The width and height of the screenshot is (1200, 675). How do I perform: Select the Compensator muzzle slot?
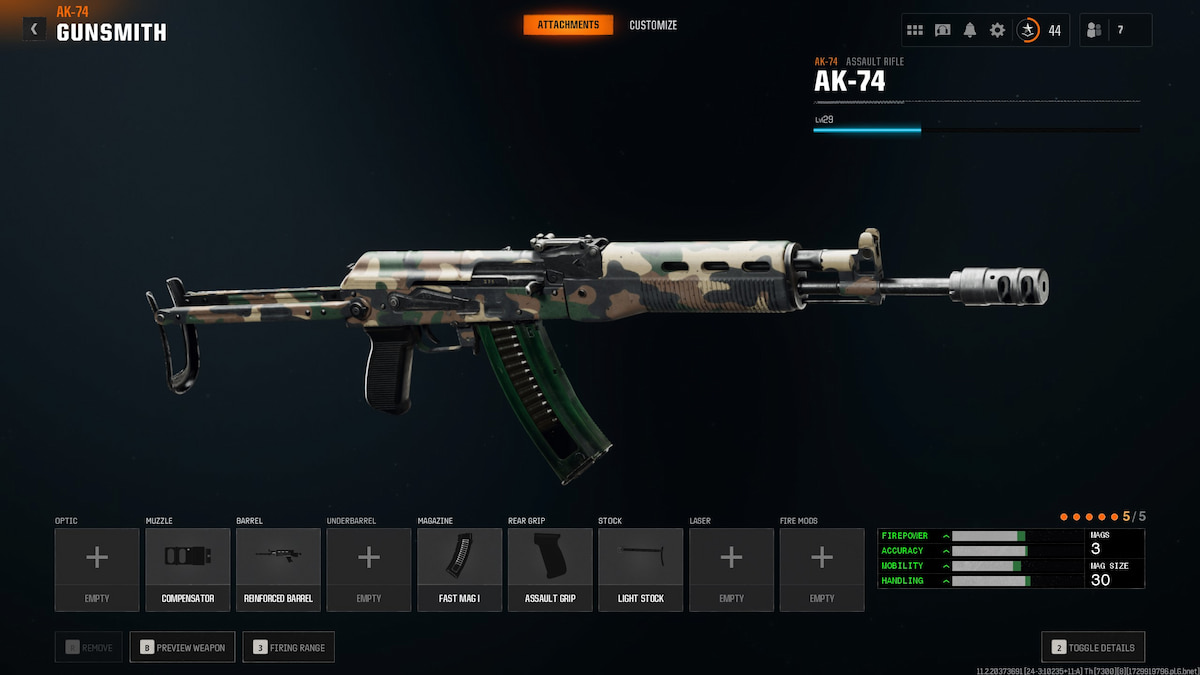[188, 569]
